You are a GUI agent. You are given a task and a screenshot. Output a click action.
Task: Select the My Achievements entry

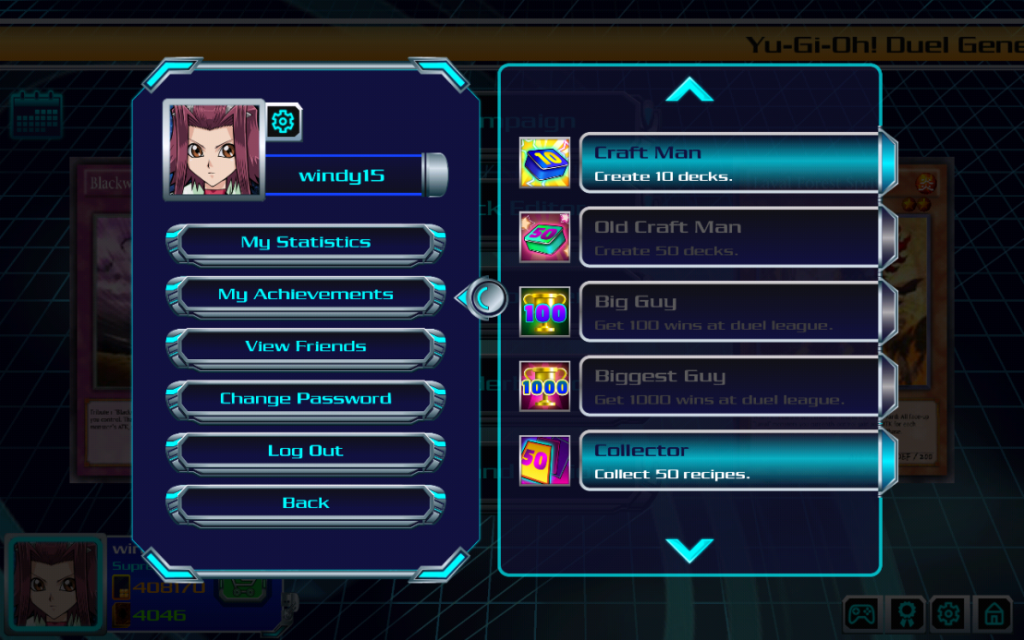tap(305, 295)
